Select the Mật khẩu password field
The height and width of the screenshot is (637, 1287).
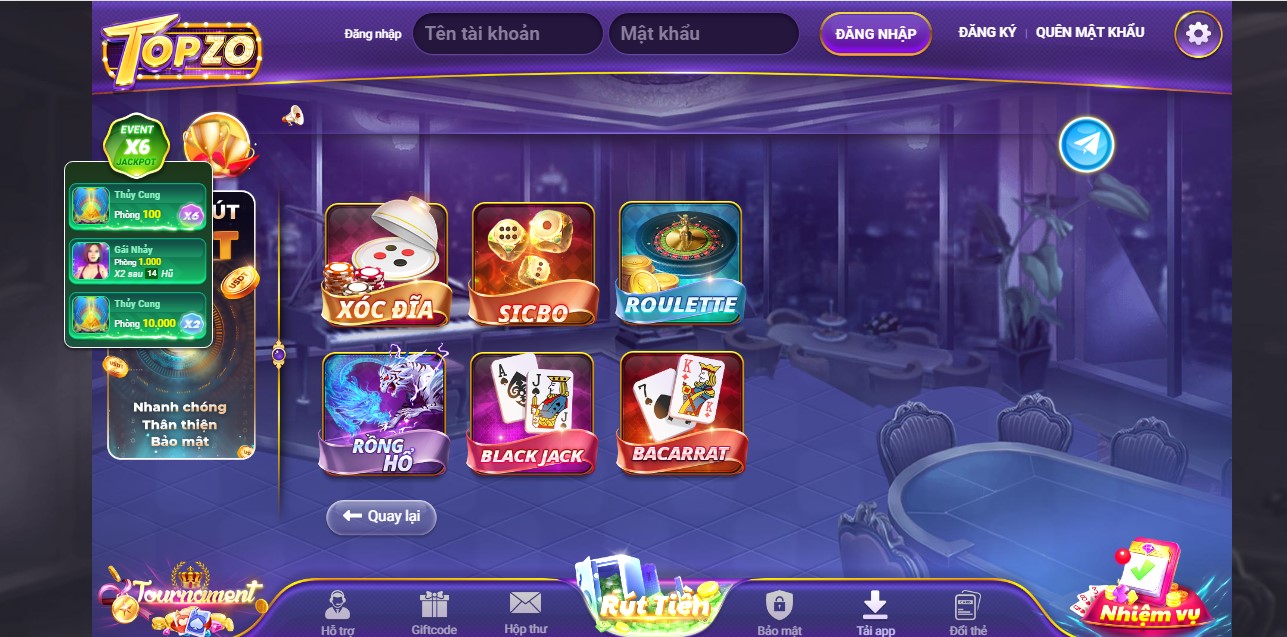(x=703, y=34)
